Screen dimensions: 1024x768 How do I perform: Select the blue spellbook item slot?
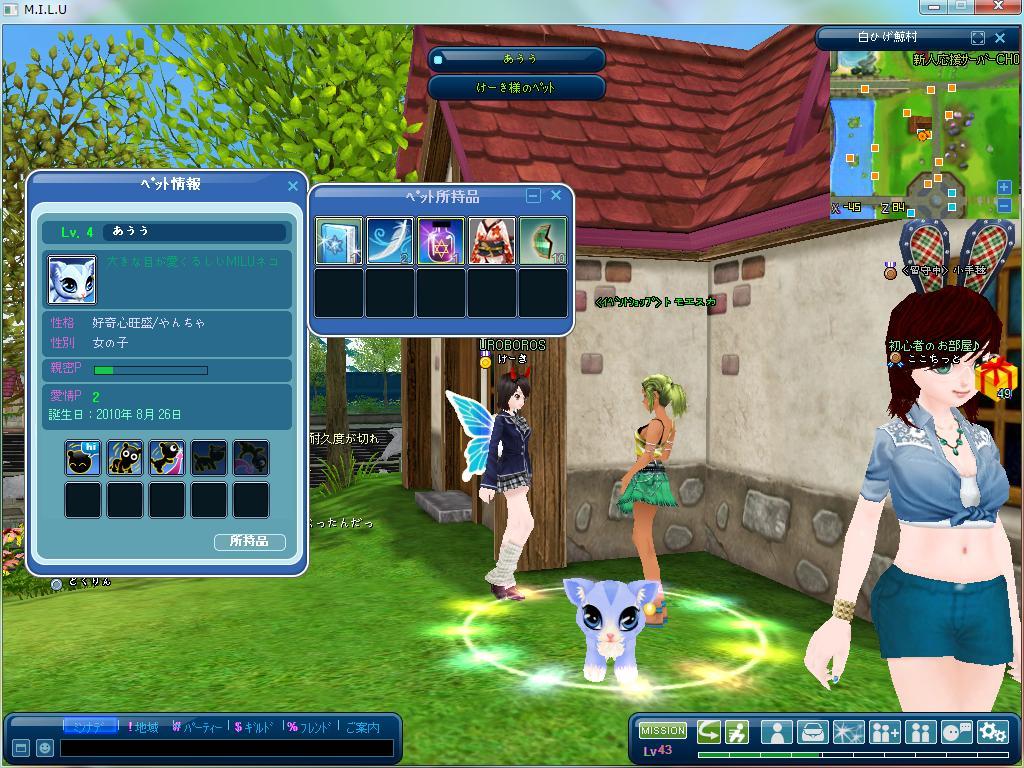339,242
